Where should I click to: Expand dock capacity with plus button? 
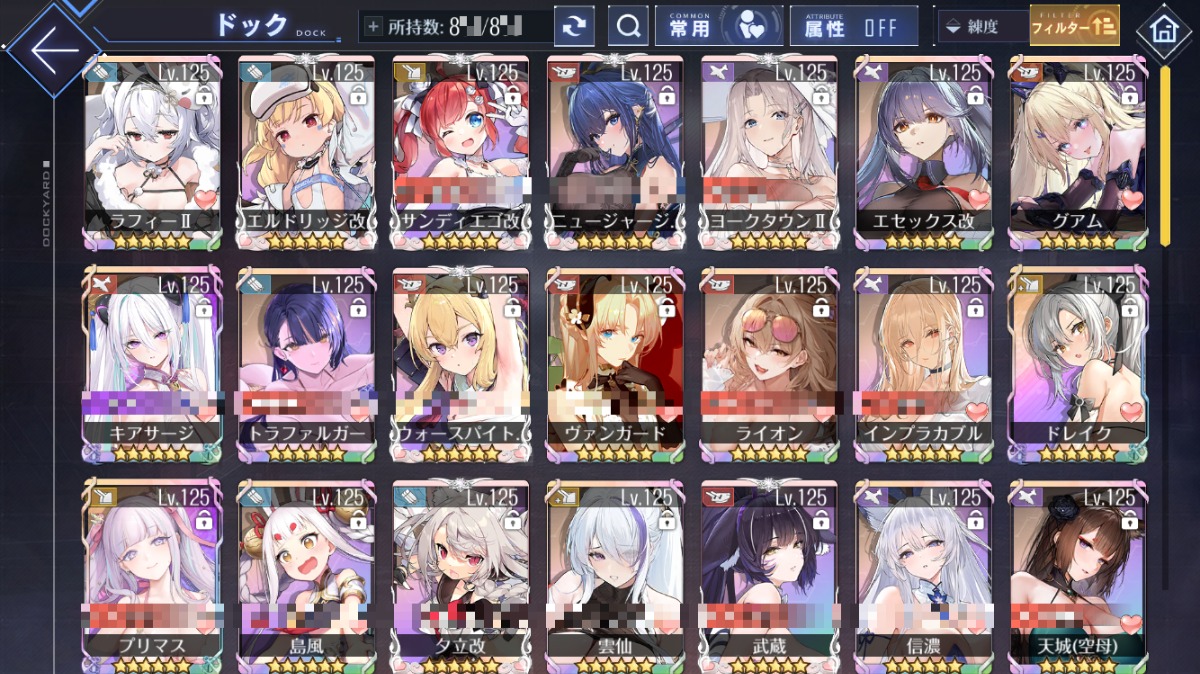[374, 27]
